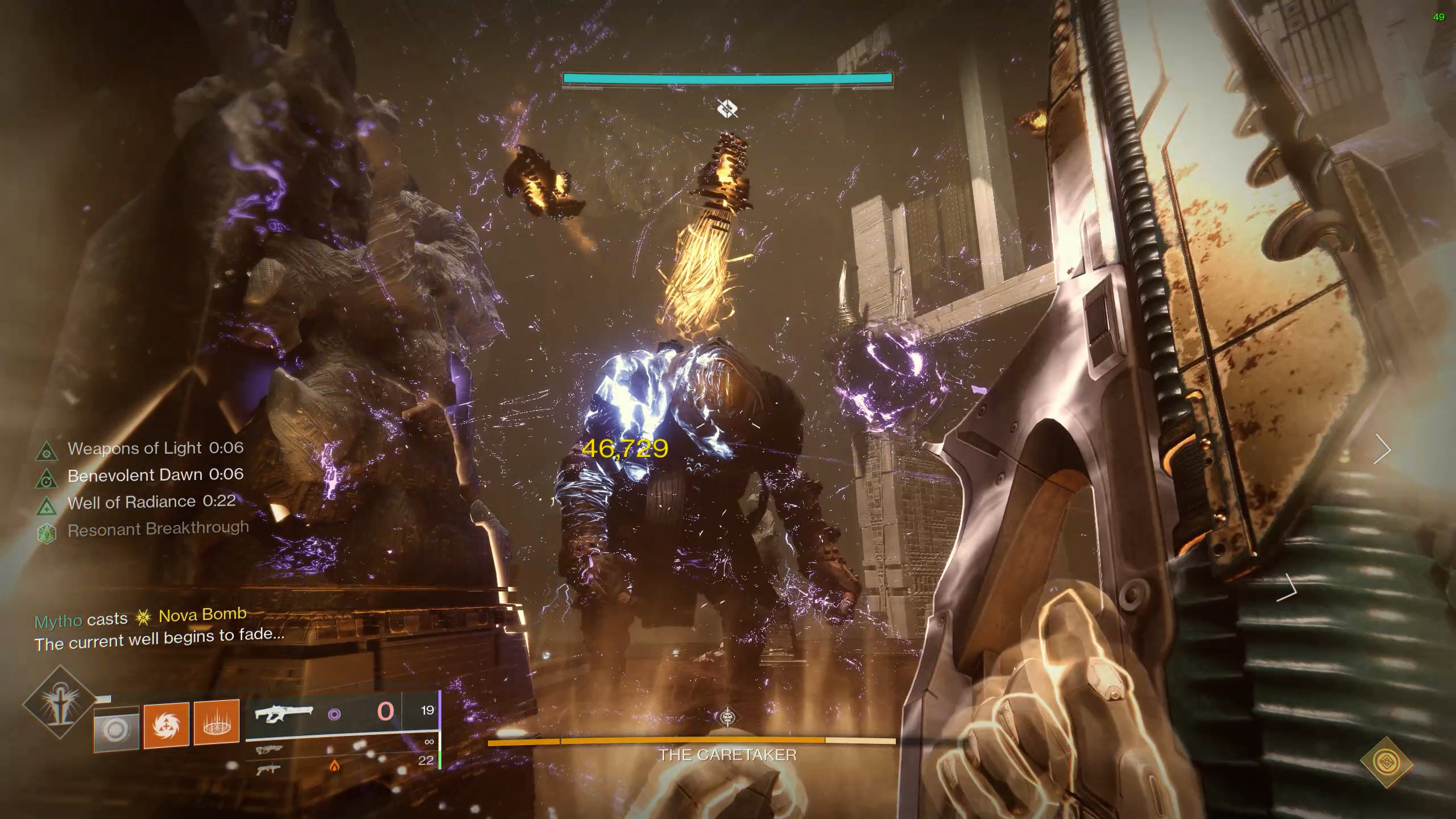Switch to the bottom solar heavy weapon

(270, 770)
